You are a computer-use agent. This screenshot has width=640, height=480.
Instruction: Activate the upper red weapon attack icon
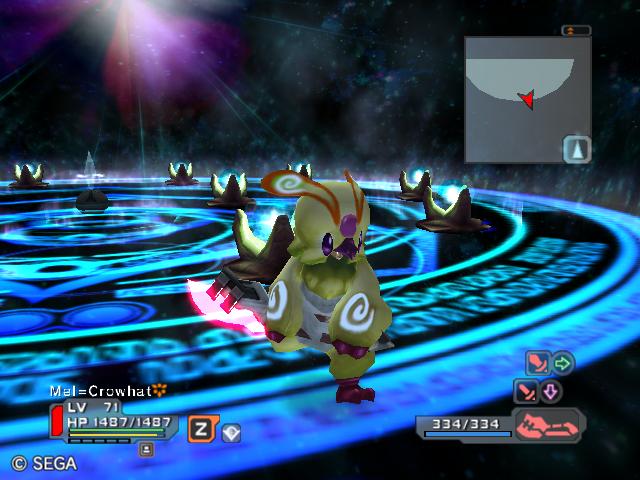click(538, 362)
